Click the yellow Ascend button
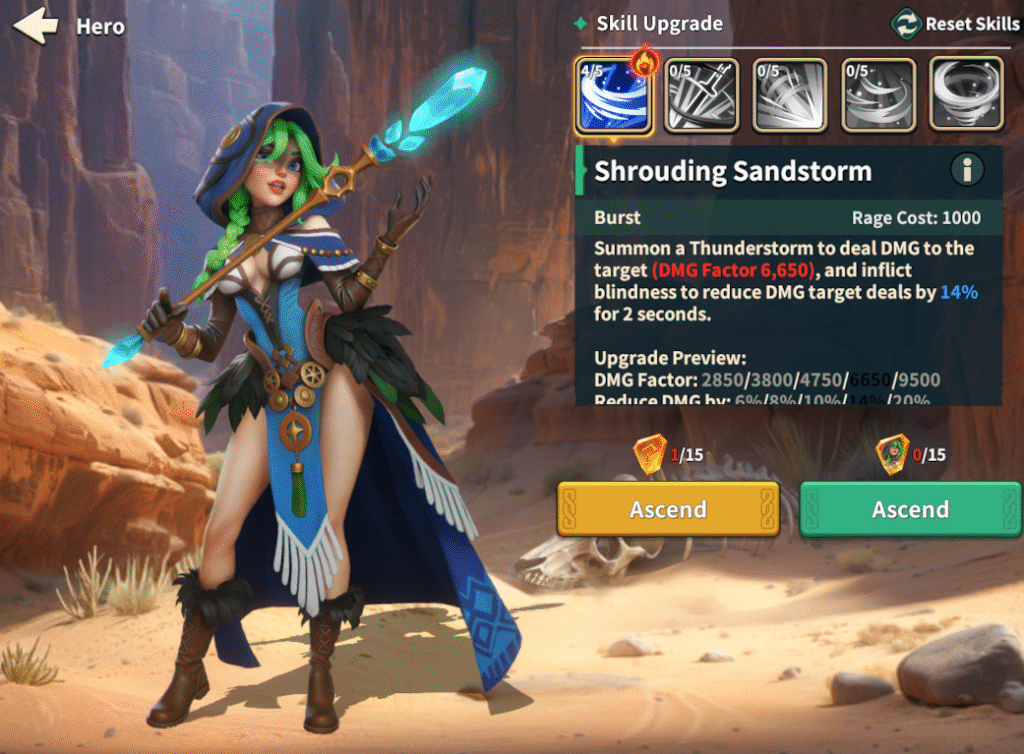Viewport: 1024px width, 754px height. click(668, 509)
